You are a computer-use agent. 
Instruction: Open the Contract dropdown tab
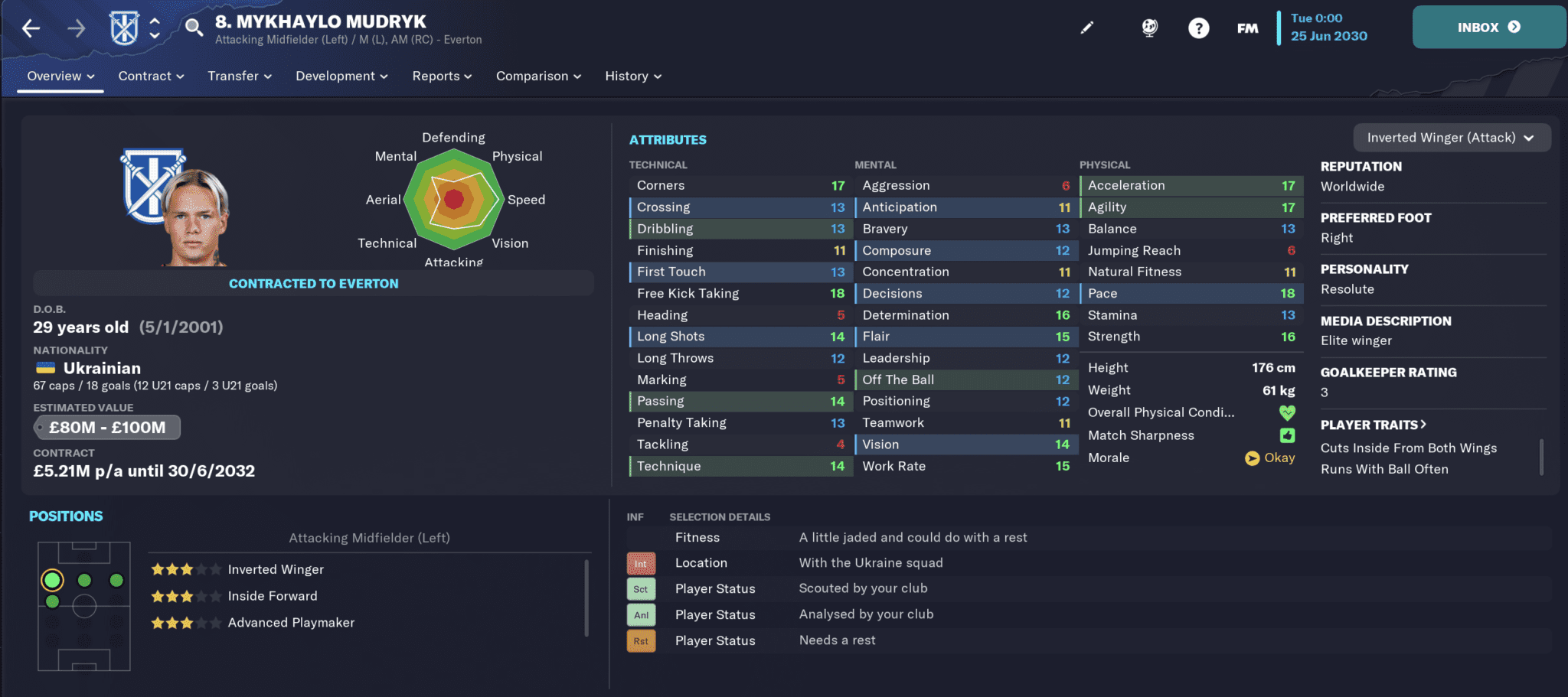click(x=151, y=77)
